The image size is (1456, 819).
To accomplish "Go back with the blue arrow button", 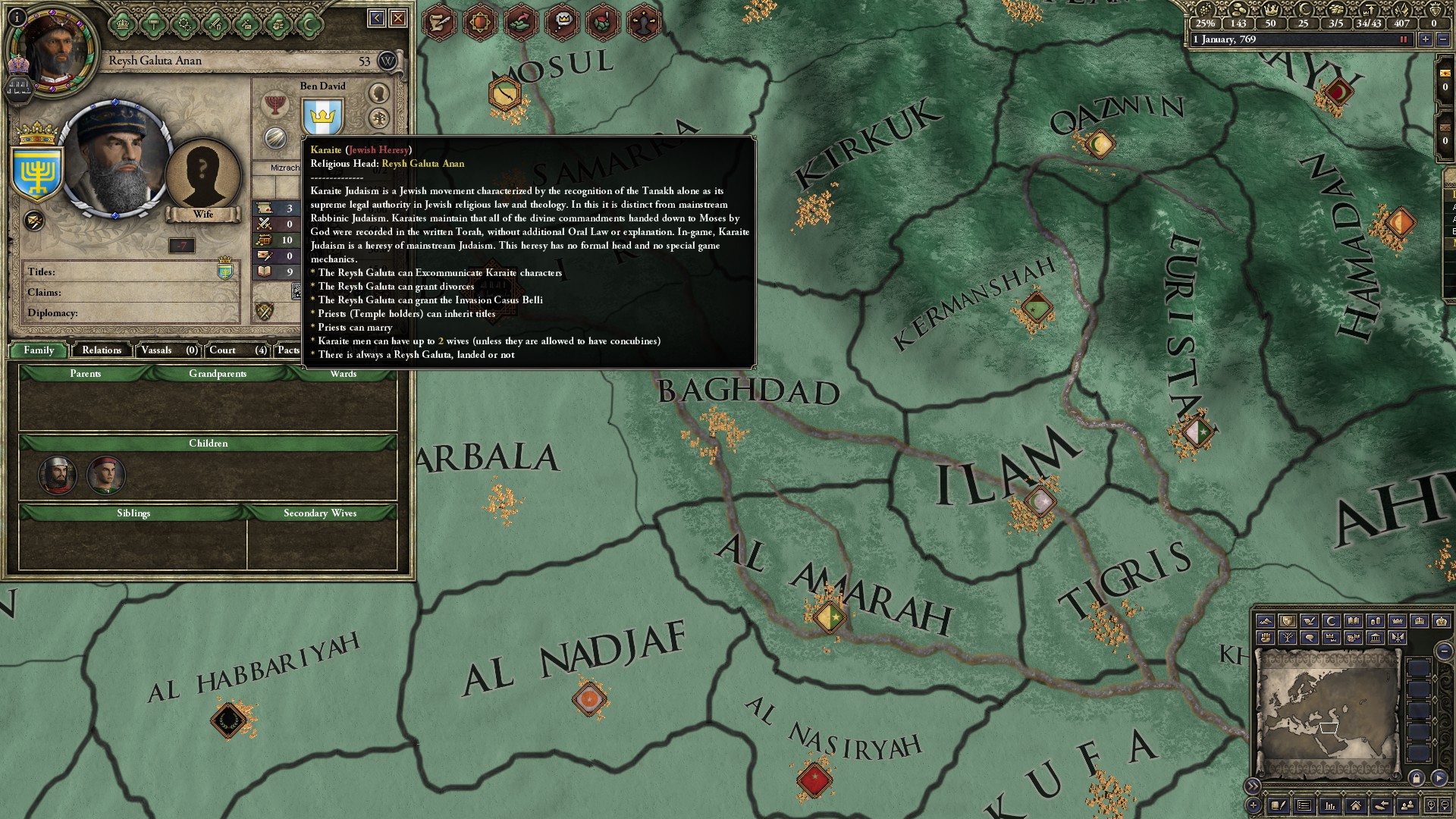I will point(376,18).
